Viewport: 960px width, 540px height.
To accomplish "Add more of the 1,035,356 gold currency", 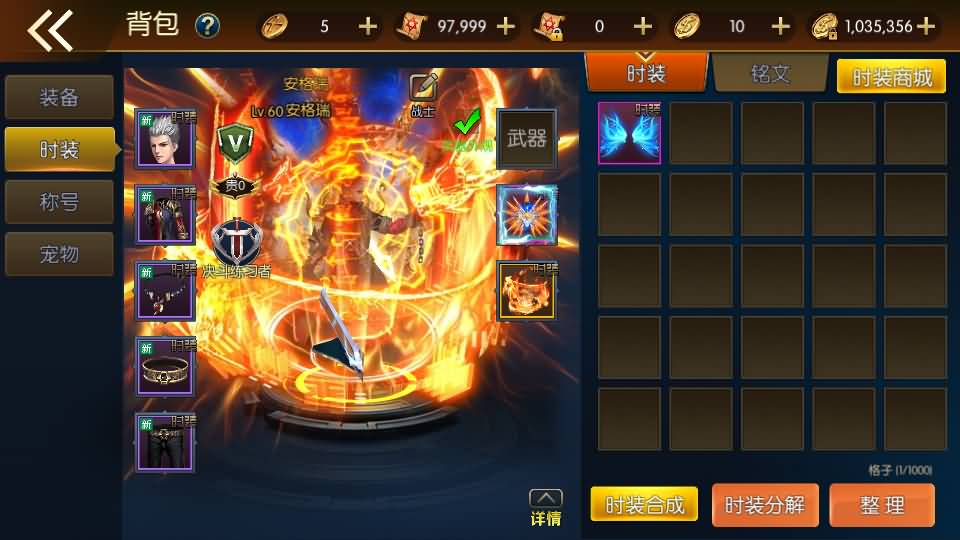I will pyautogui.click(x=926, y=26).
